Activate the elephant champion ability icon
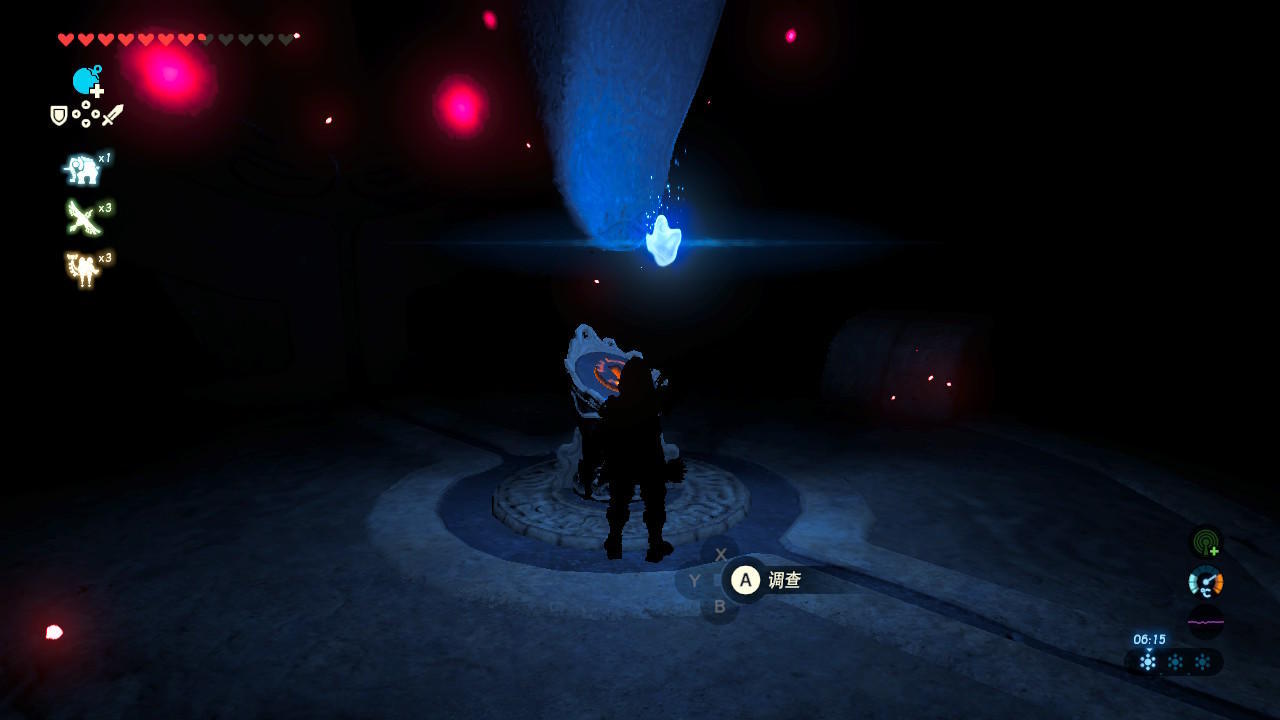1280x720 pixels. (82, 170)
